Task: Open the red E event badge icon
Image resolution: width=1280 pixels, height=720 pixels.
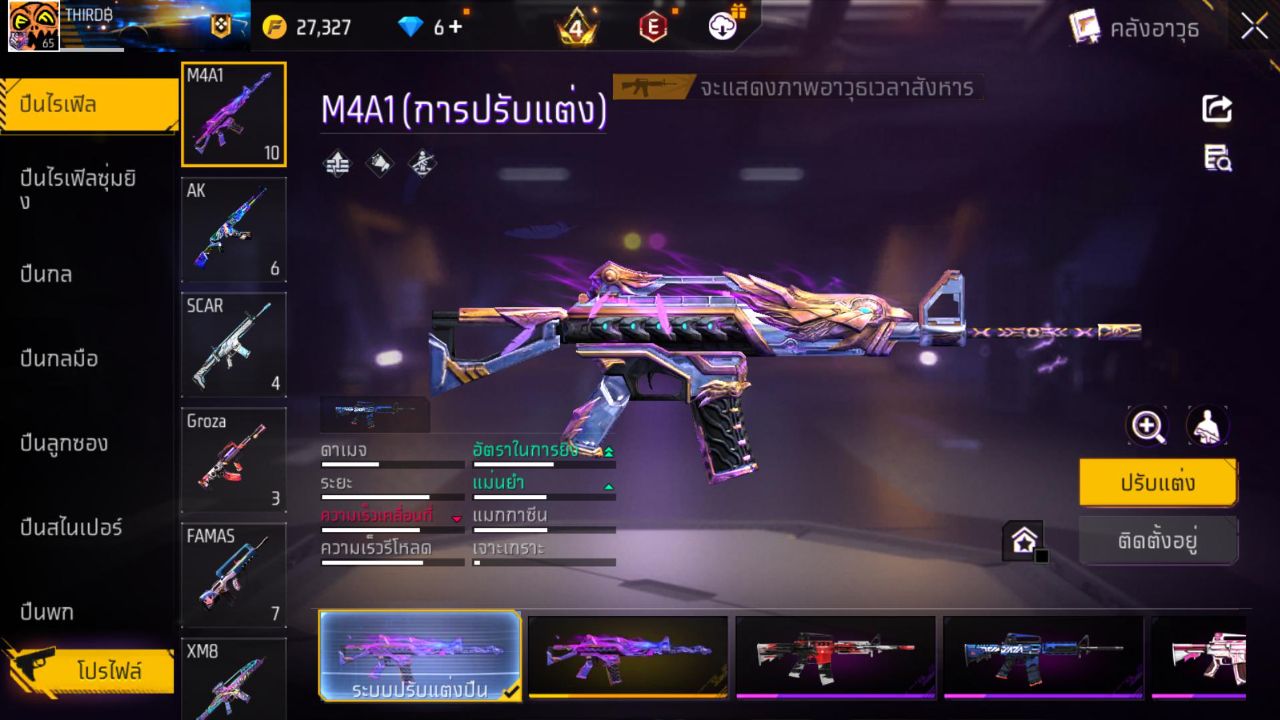Action: click(655, 27)
